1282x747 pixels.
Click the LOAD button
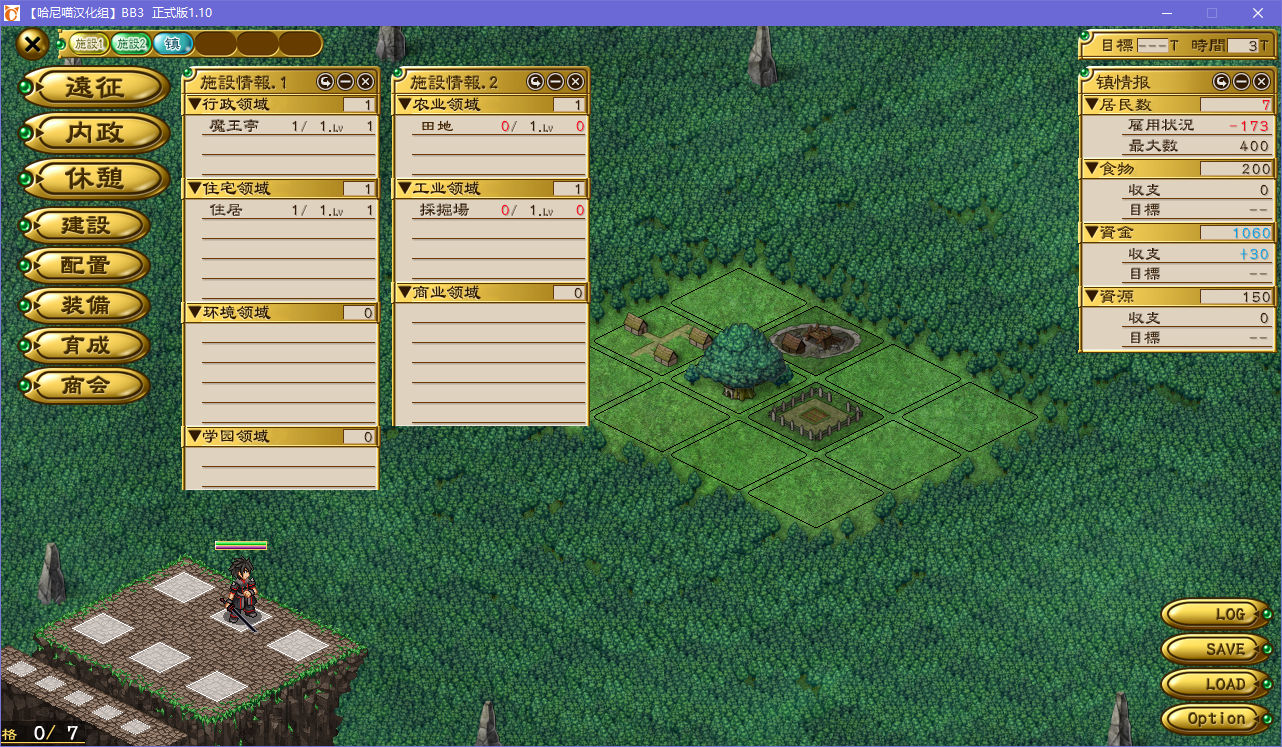[1216, 684]
